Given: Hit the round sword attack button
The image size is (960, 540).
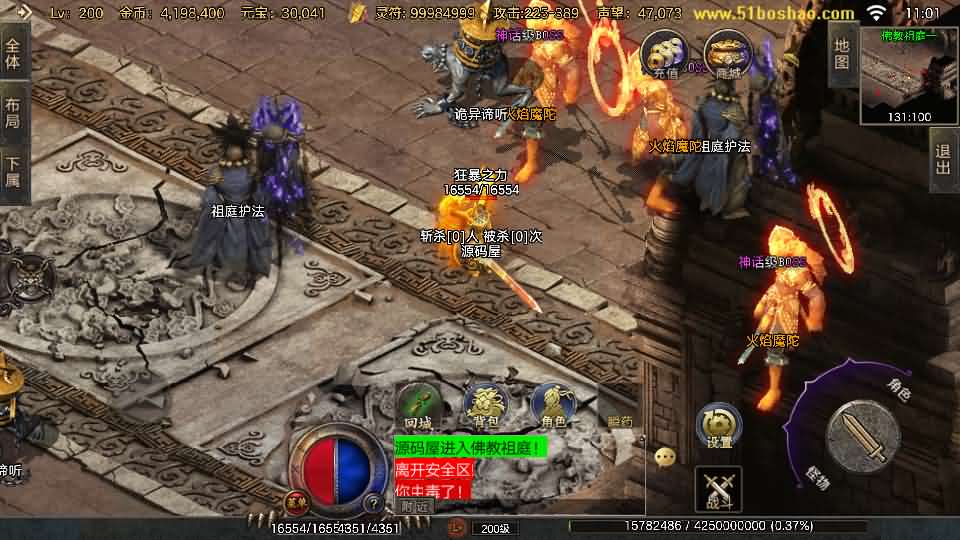Looking at the screenshot, I should pos(862,436).
